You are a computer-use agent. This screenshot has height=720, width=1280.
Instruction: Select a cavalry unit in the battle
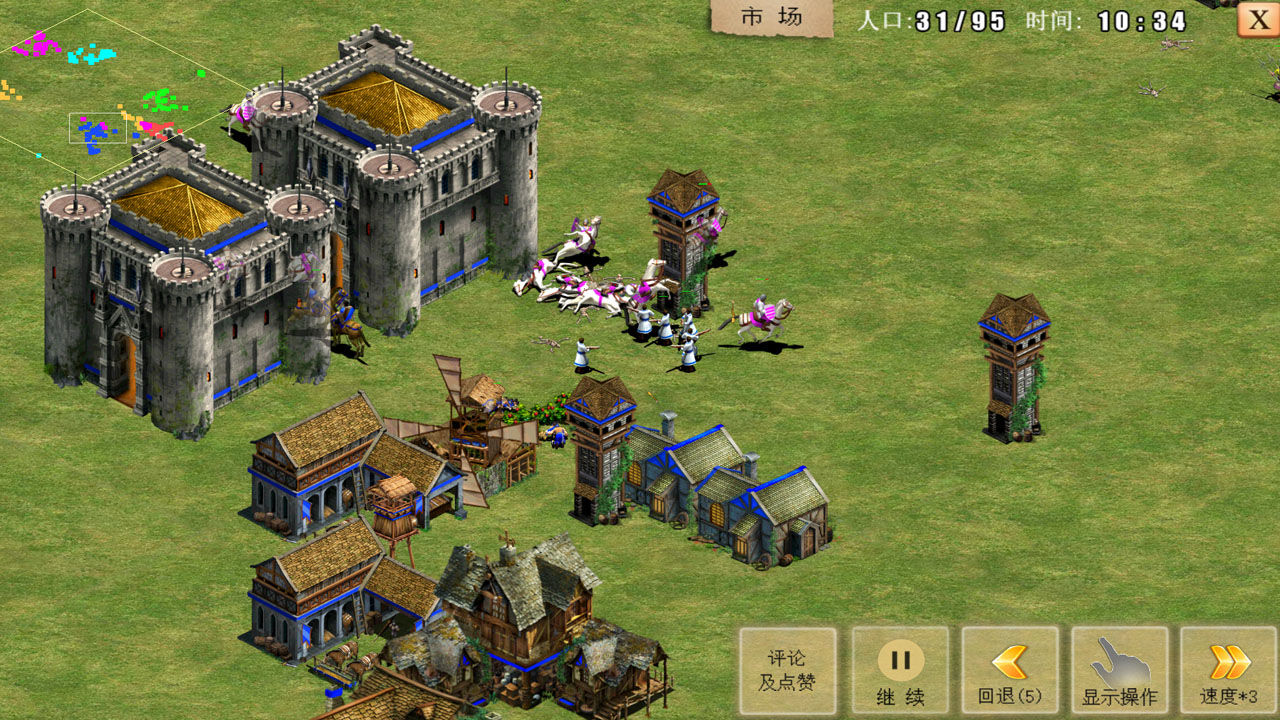click(760, 315)
